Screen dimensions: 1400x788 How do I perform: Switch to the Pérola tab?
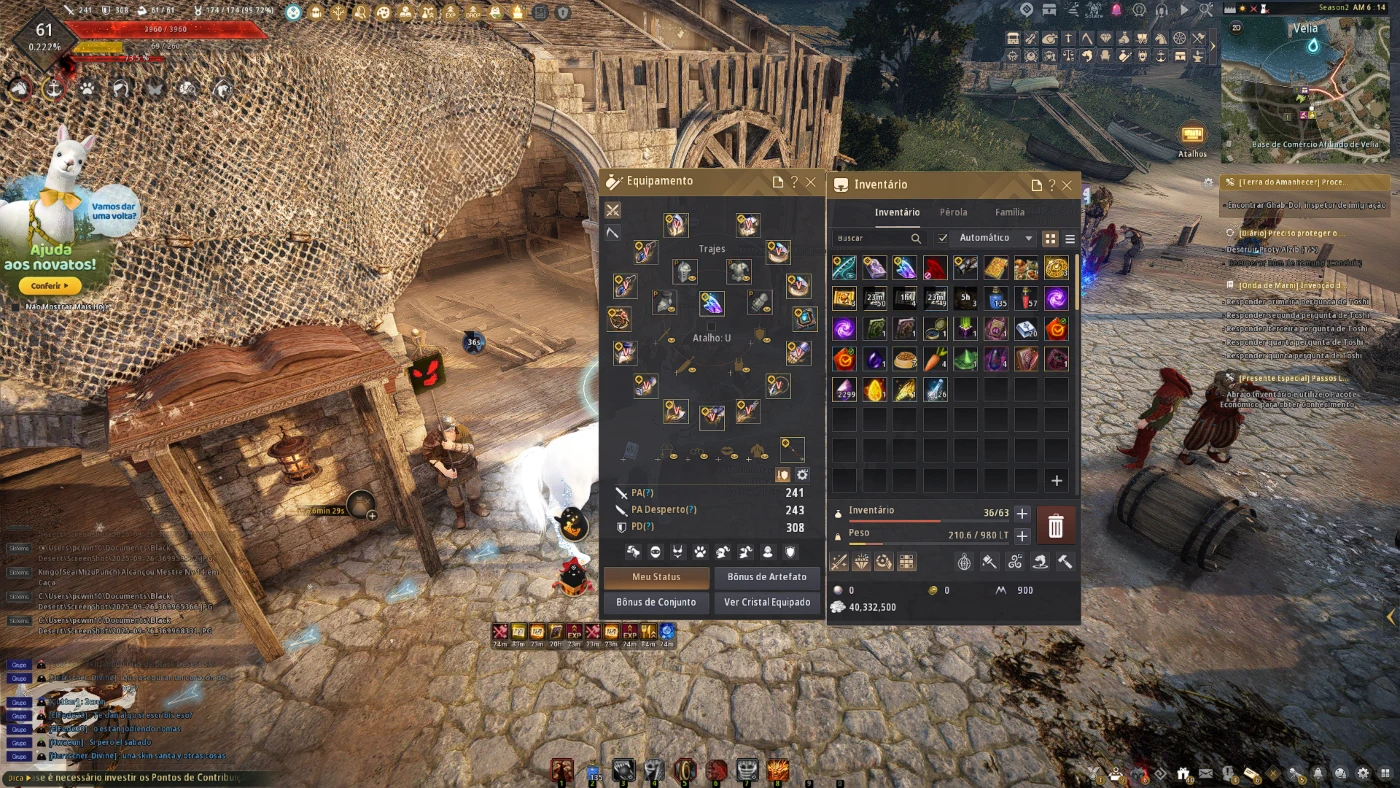953,212
